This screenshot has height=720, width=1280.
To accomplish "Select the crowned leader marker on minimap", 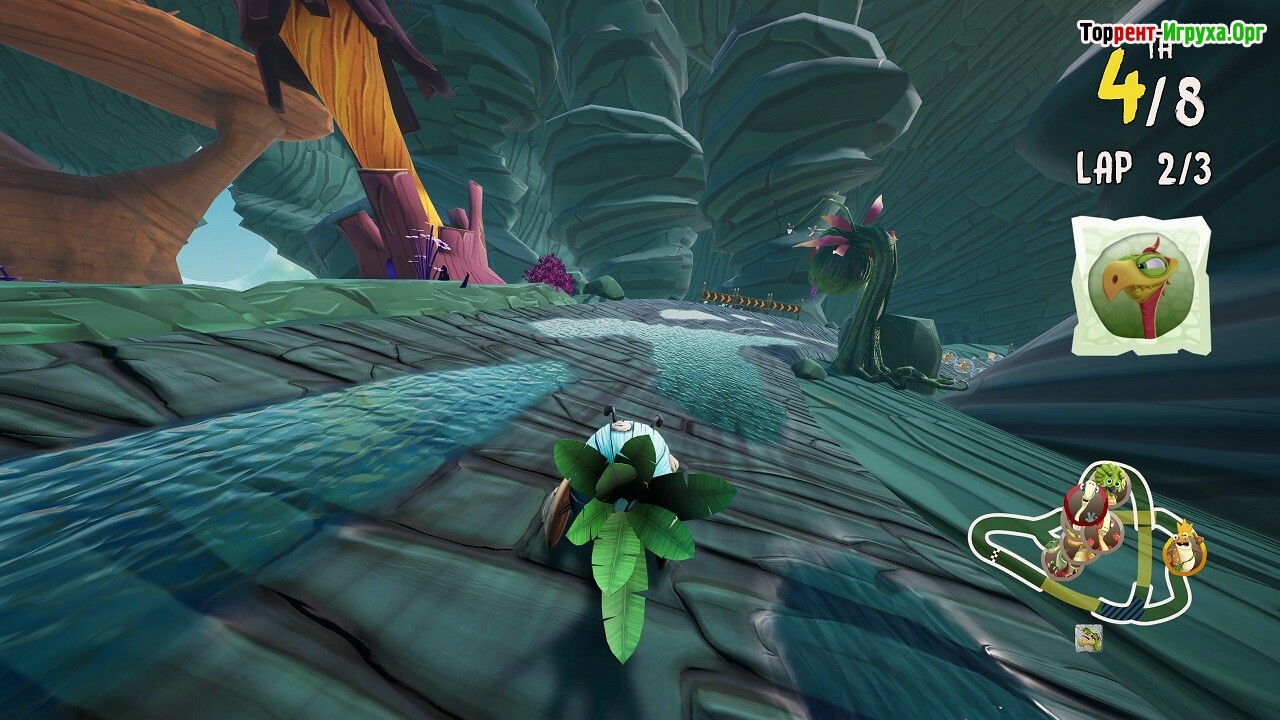I will [x=1183, y=551].
